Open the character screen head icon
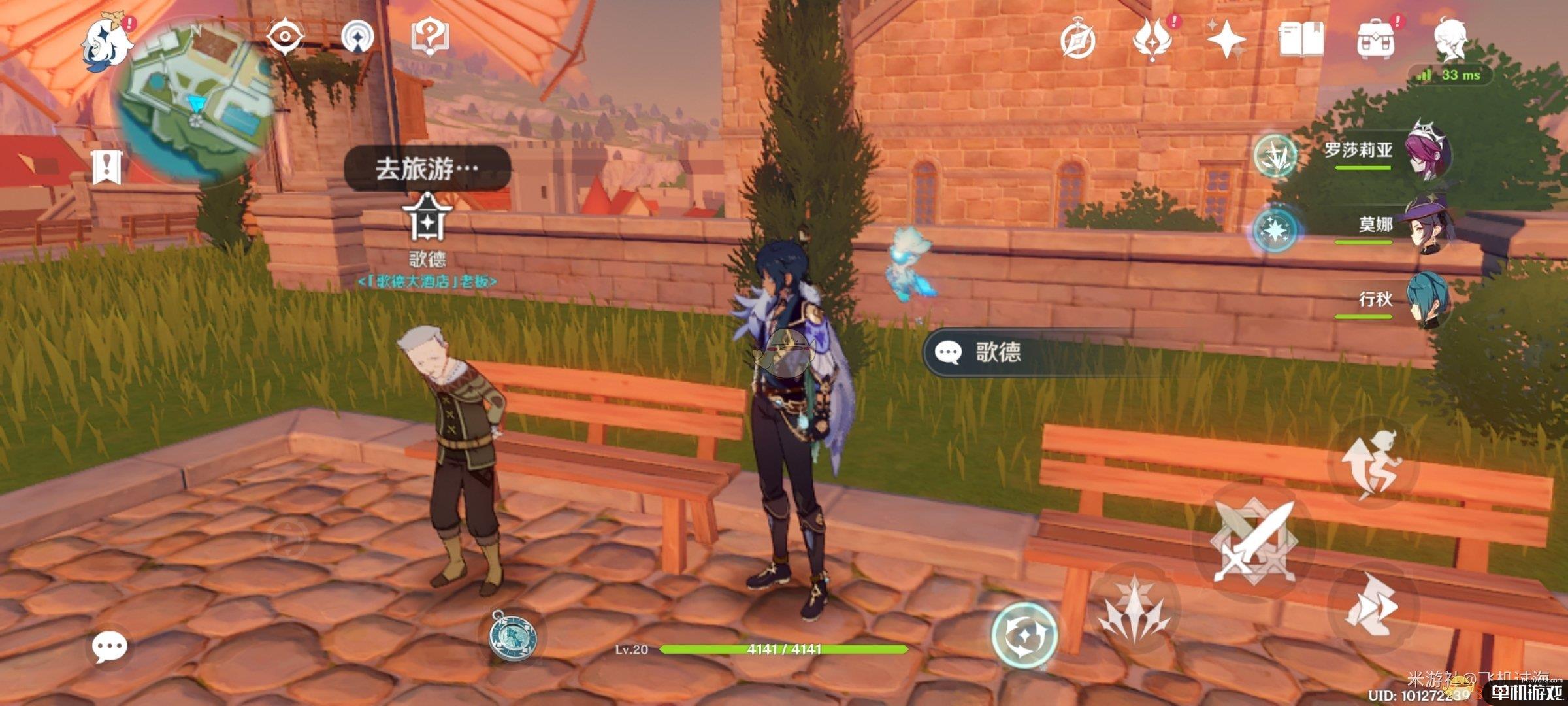Viewport: 1568px width, 706px height. coord(1450,39)
